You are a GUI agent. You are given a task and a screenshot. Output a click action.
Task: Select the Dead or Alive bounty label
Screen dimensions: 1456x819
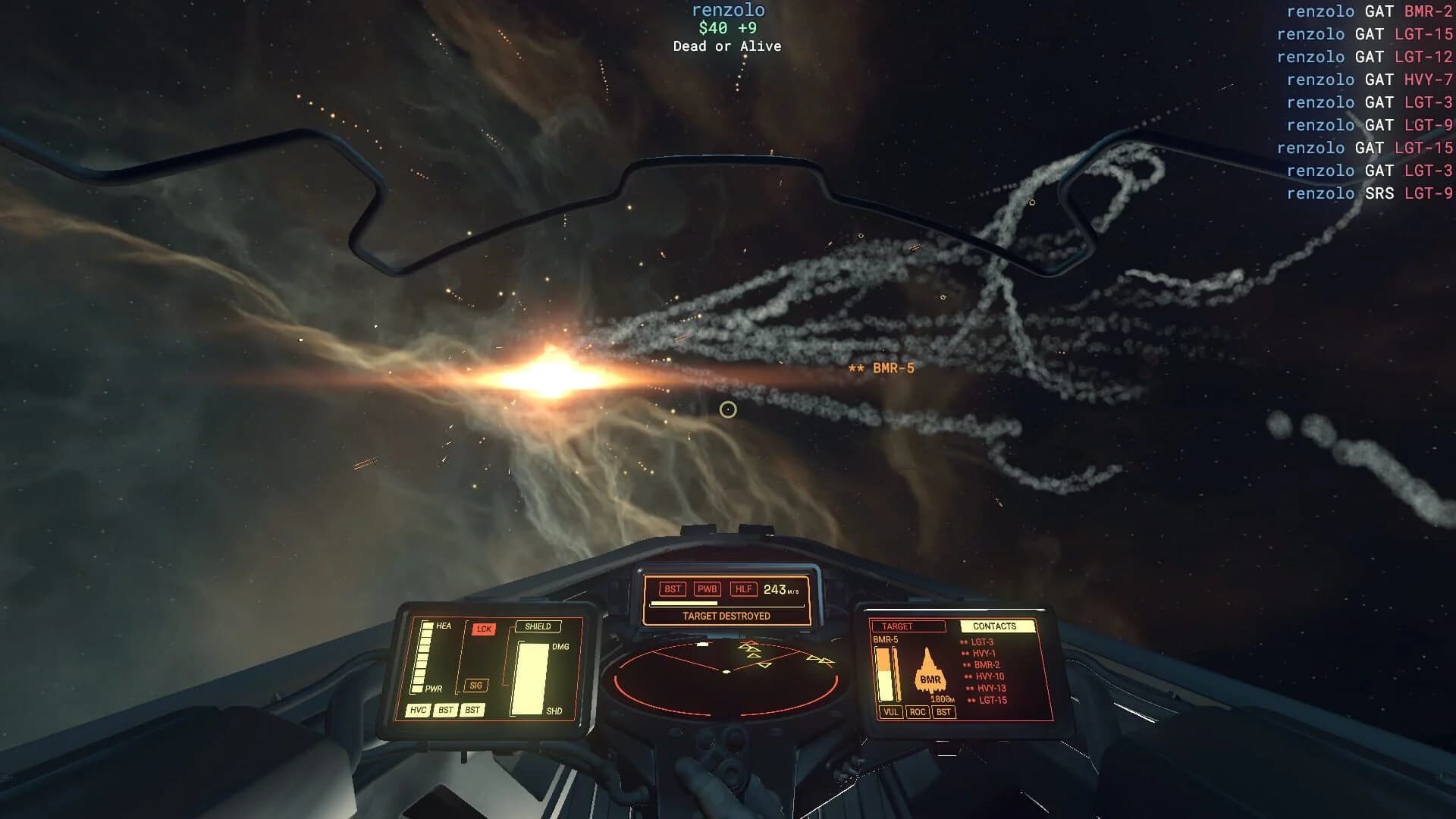pos(726,46)
